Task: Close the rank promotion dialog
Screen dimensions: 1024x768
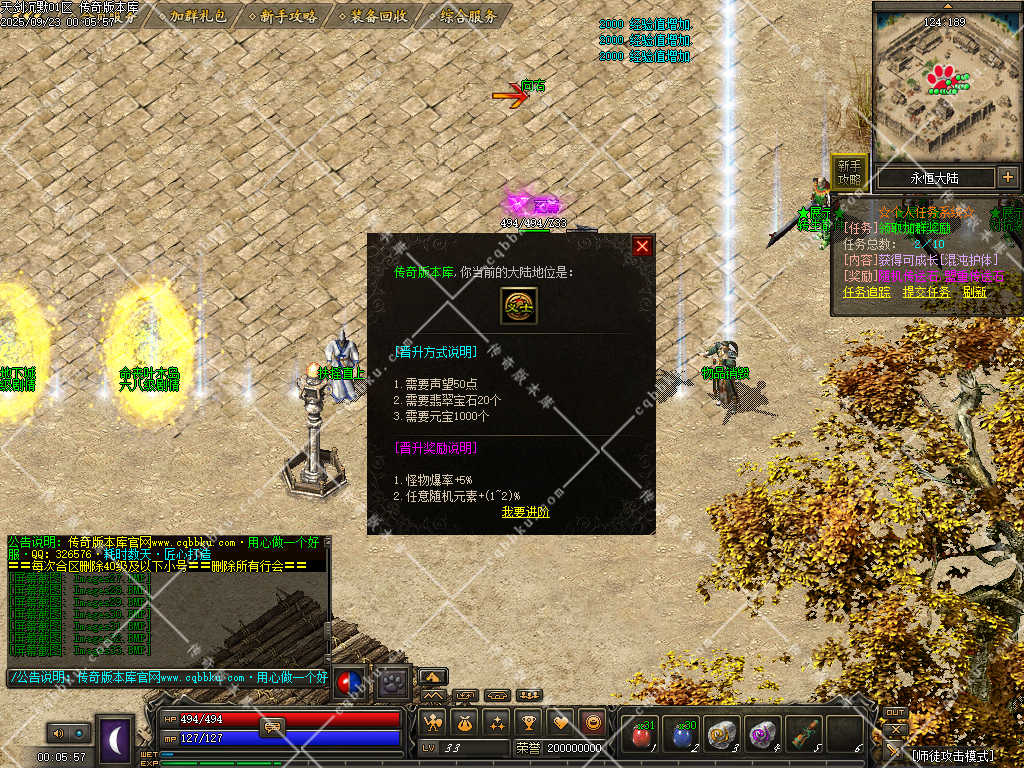Action: pyautogui.click(x=642, y=246)
